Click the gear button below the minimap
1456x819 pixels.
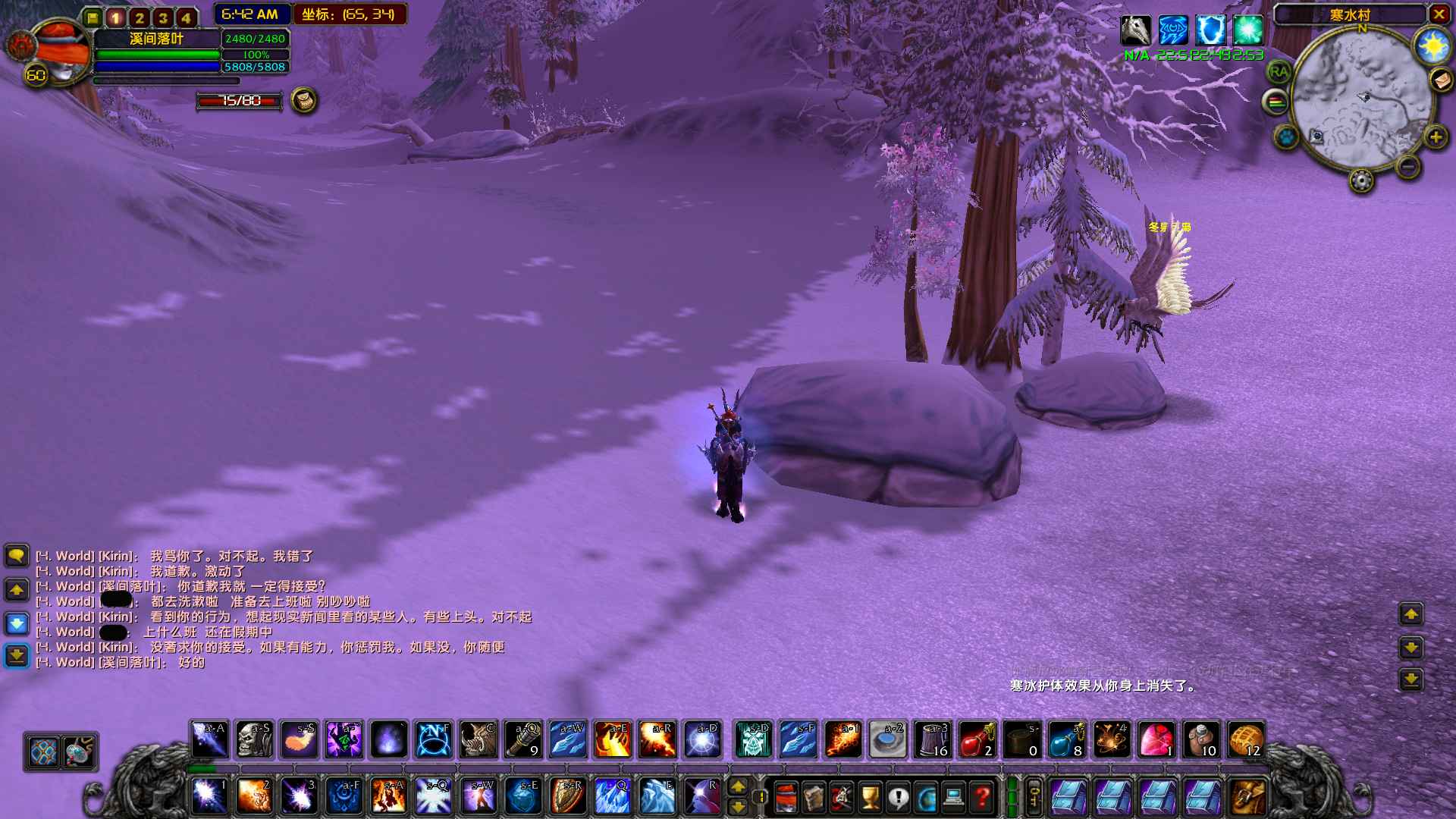tap(1361, 180)
